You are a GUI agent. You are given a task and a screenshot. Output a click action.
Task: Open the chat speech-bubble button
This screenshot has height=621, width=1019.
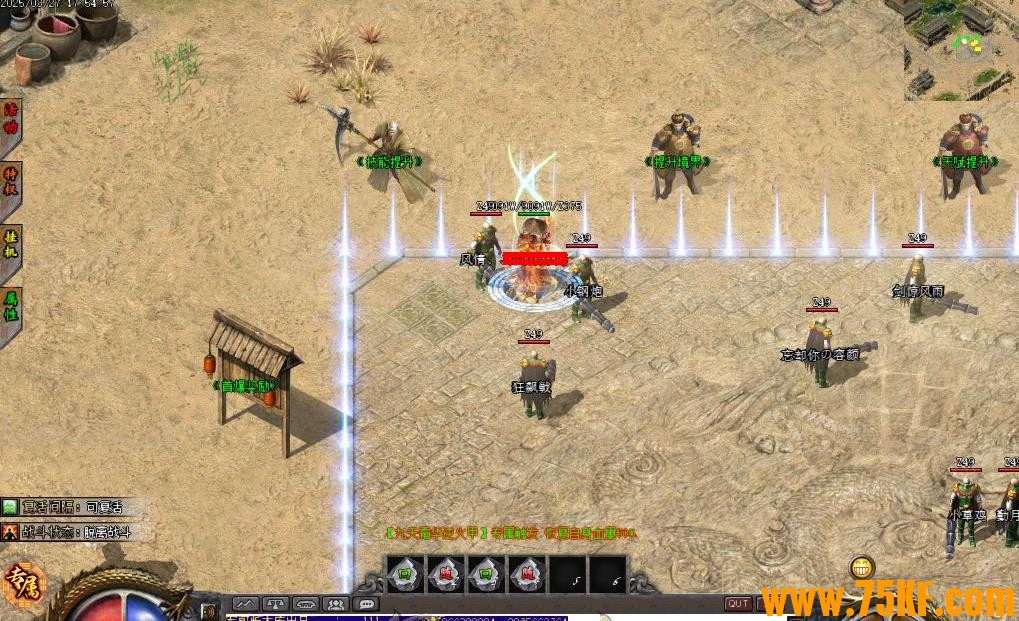pyautogui.click(x=366, y=604)
